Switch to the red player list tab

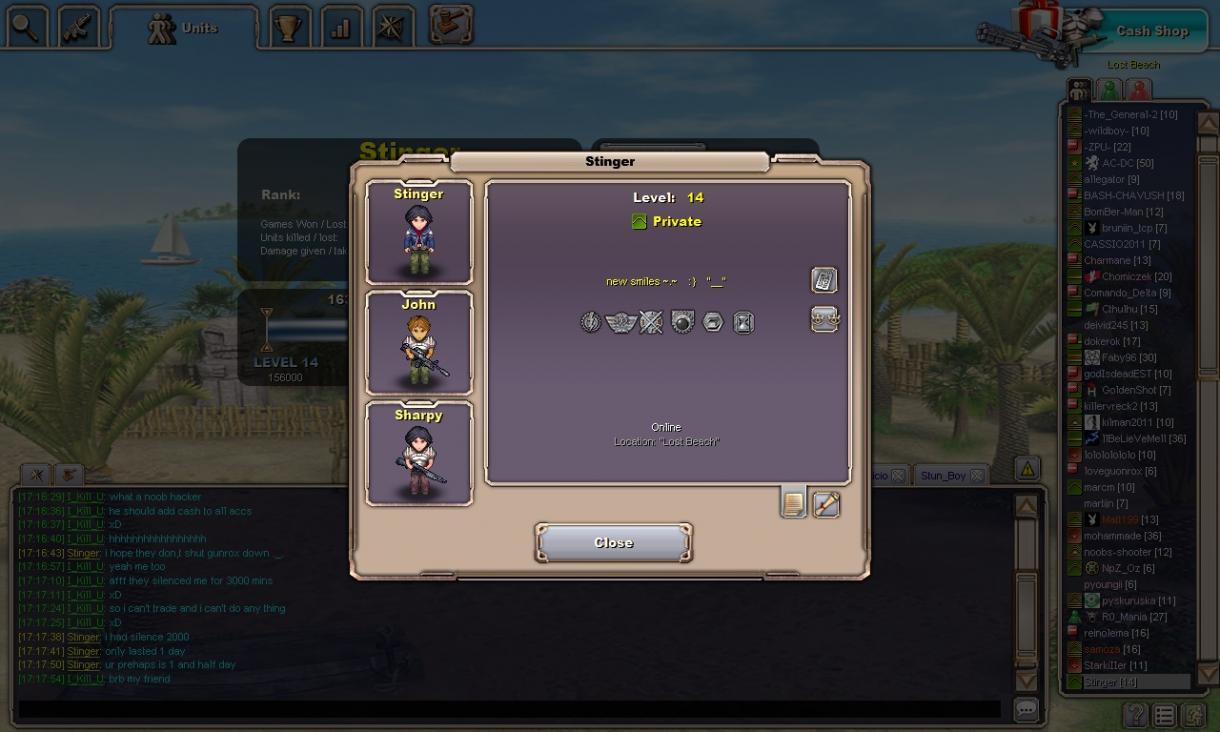pos(1139,90)
